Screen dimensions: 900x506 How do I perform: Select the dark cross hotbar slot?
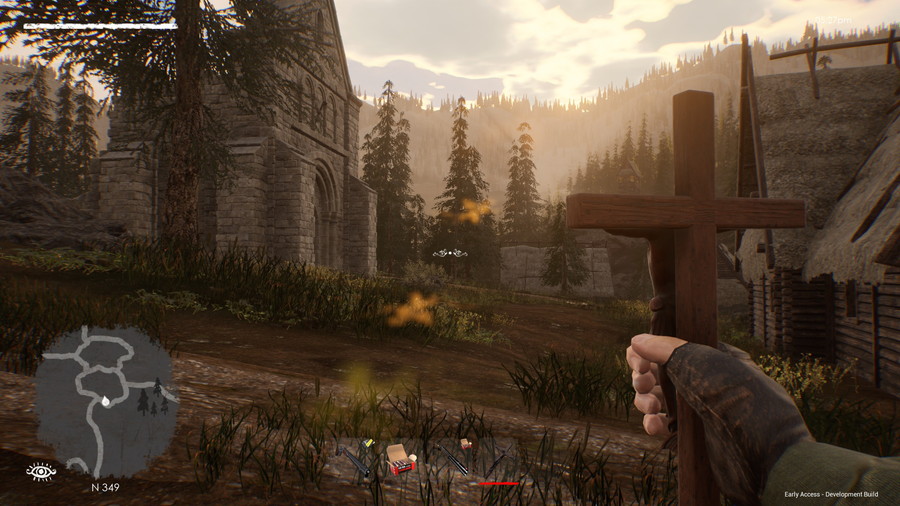[x=500, y=464]
